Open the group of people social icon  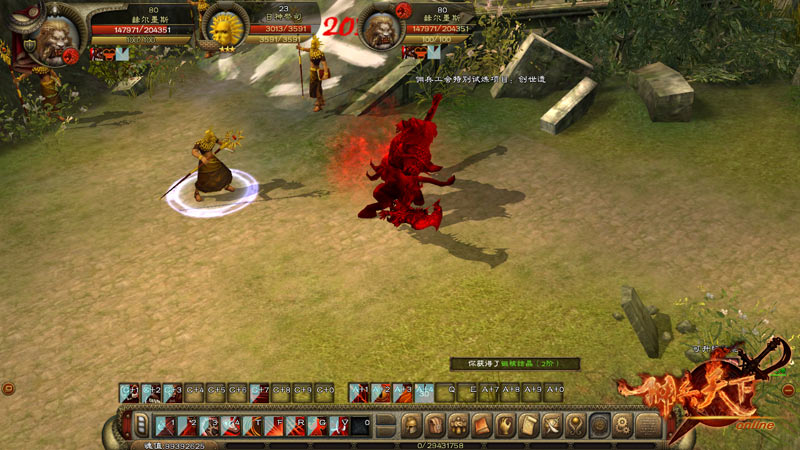click(458, 426)
